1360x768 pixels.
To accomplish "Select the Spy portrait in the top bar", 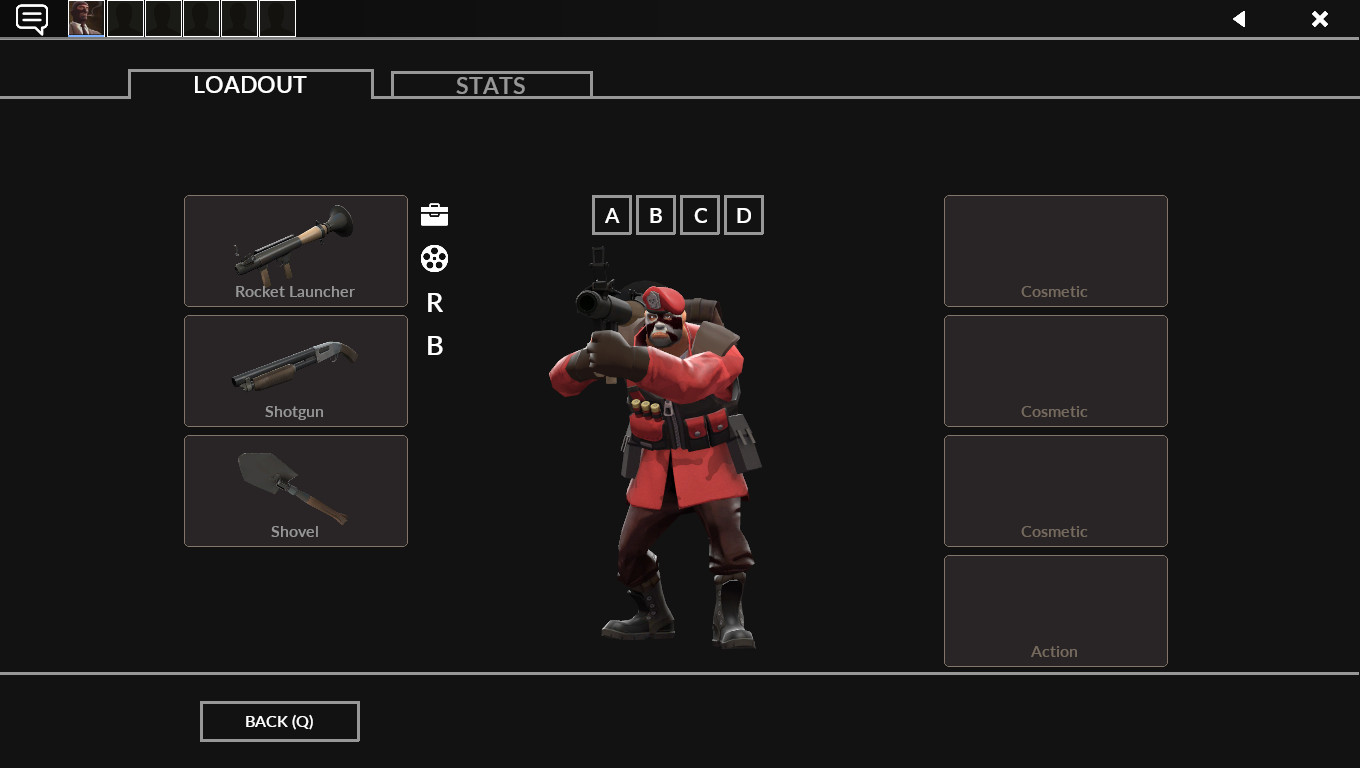I will click(x=85, y=18).
